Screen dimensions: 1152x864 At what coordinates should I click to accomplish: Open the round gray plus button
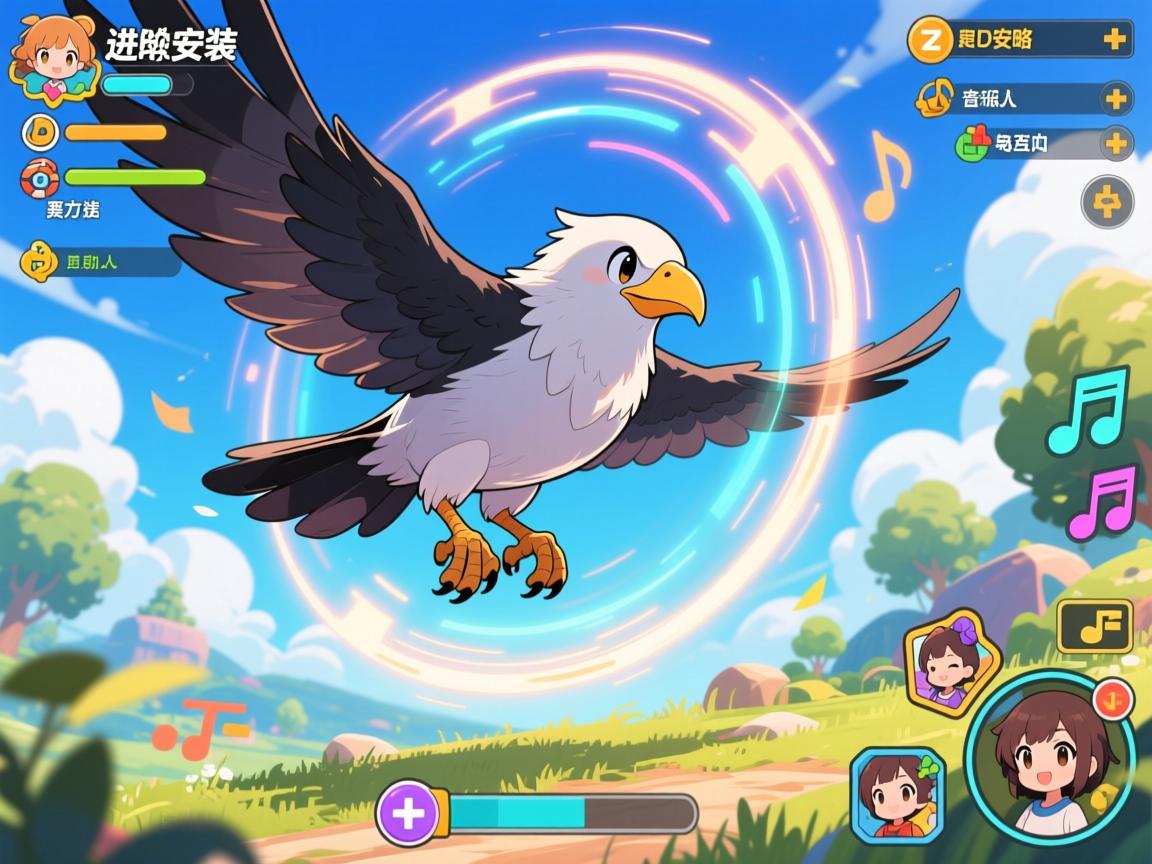point(1107,203)
